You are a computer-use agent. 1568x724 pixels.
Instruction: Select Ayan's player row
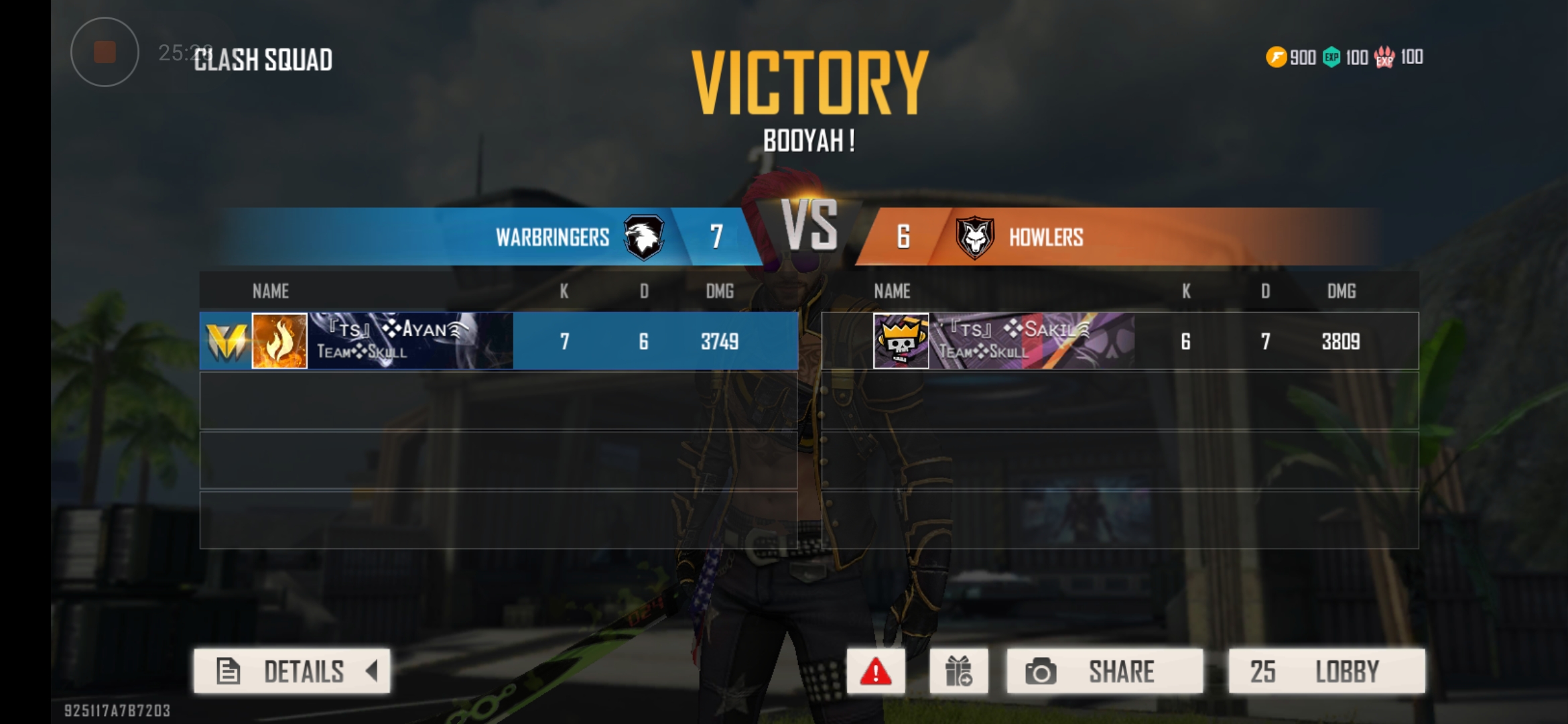click(x=498, y=341)
